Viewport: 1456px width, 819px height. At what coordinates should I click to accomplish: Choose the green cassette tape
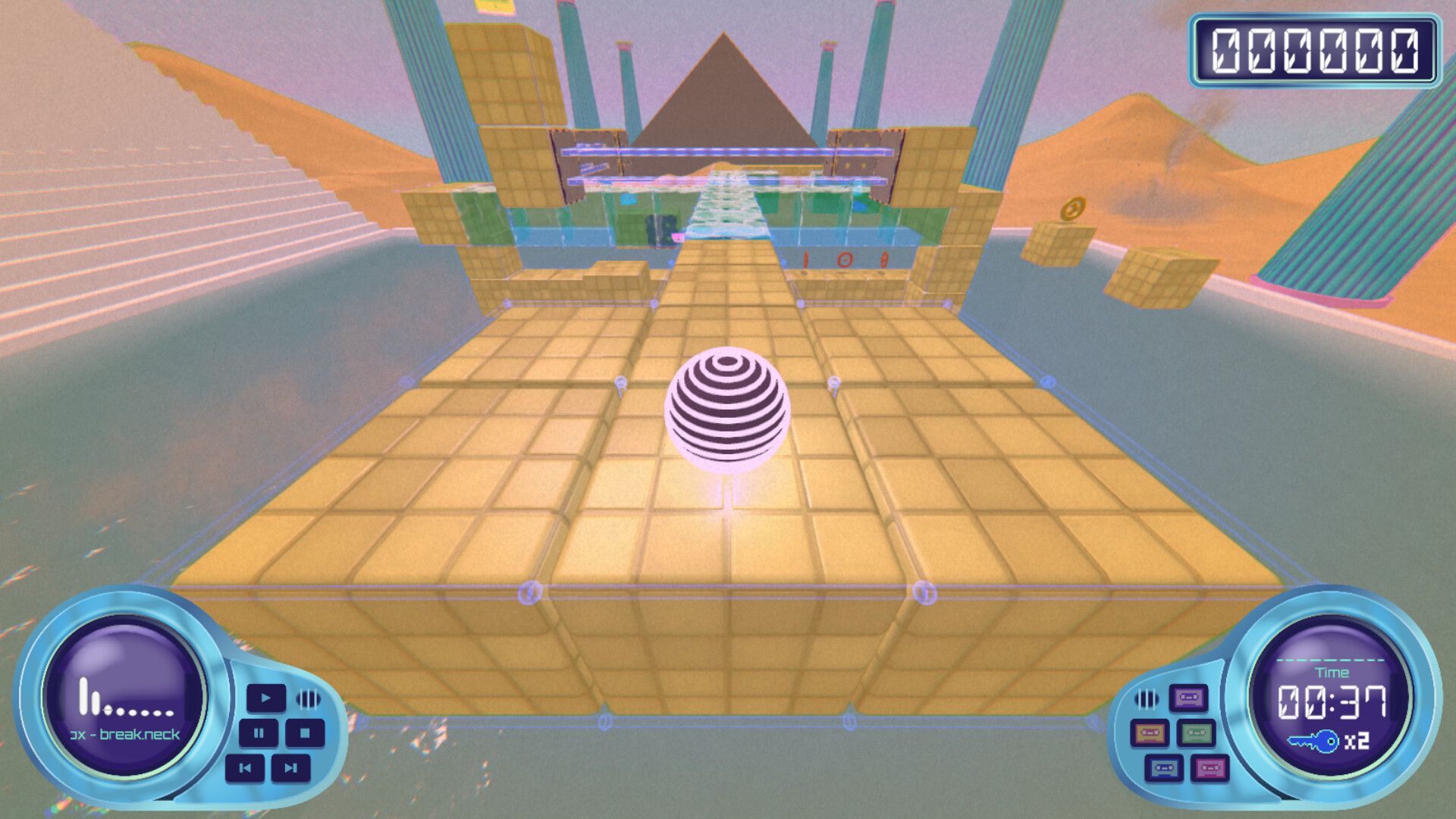click(1197, 733)
